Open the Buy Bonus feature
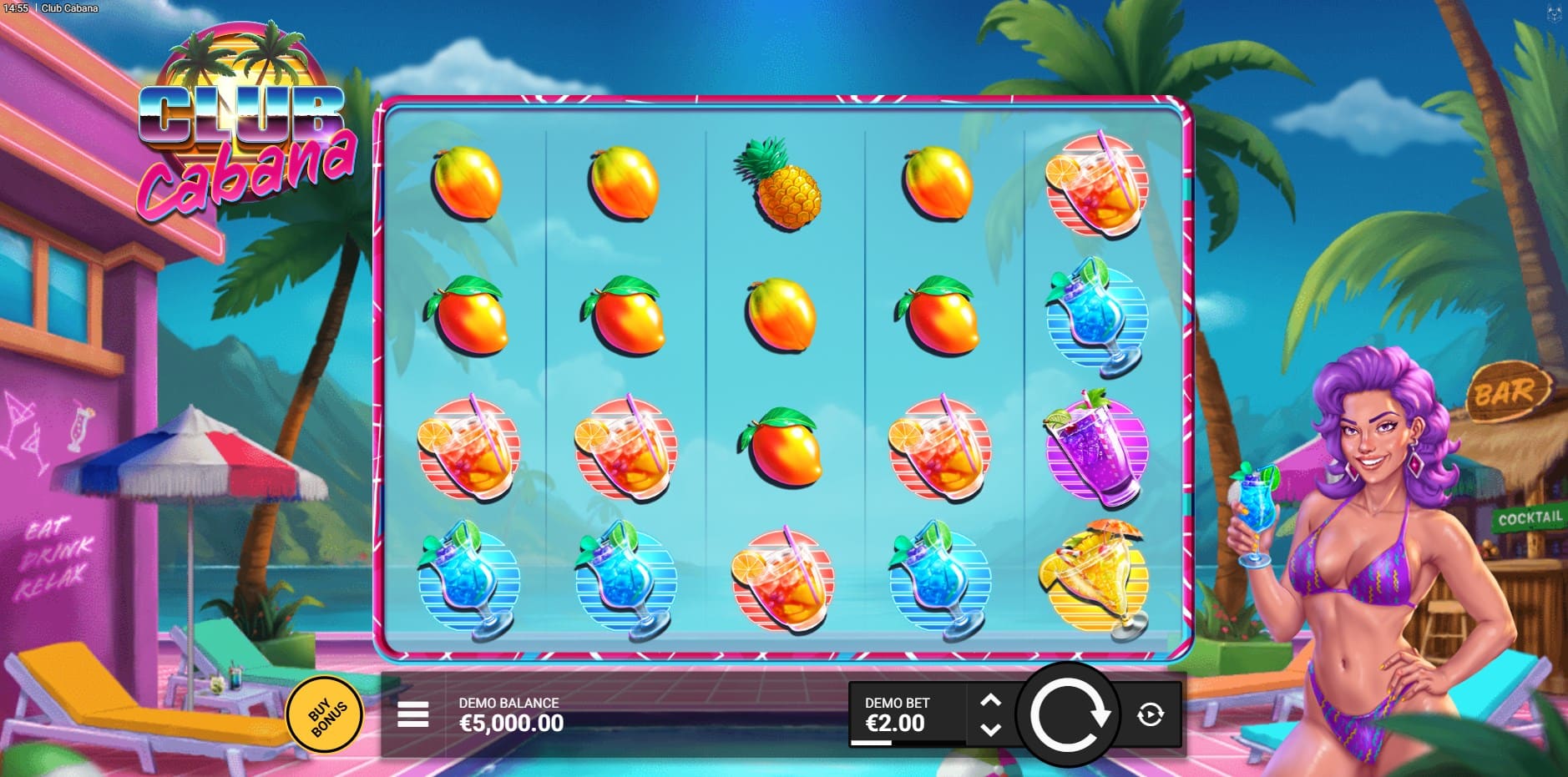 coord(326,714)
